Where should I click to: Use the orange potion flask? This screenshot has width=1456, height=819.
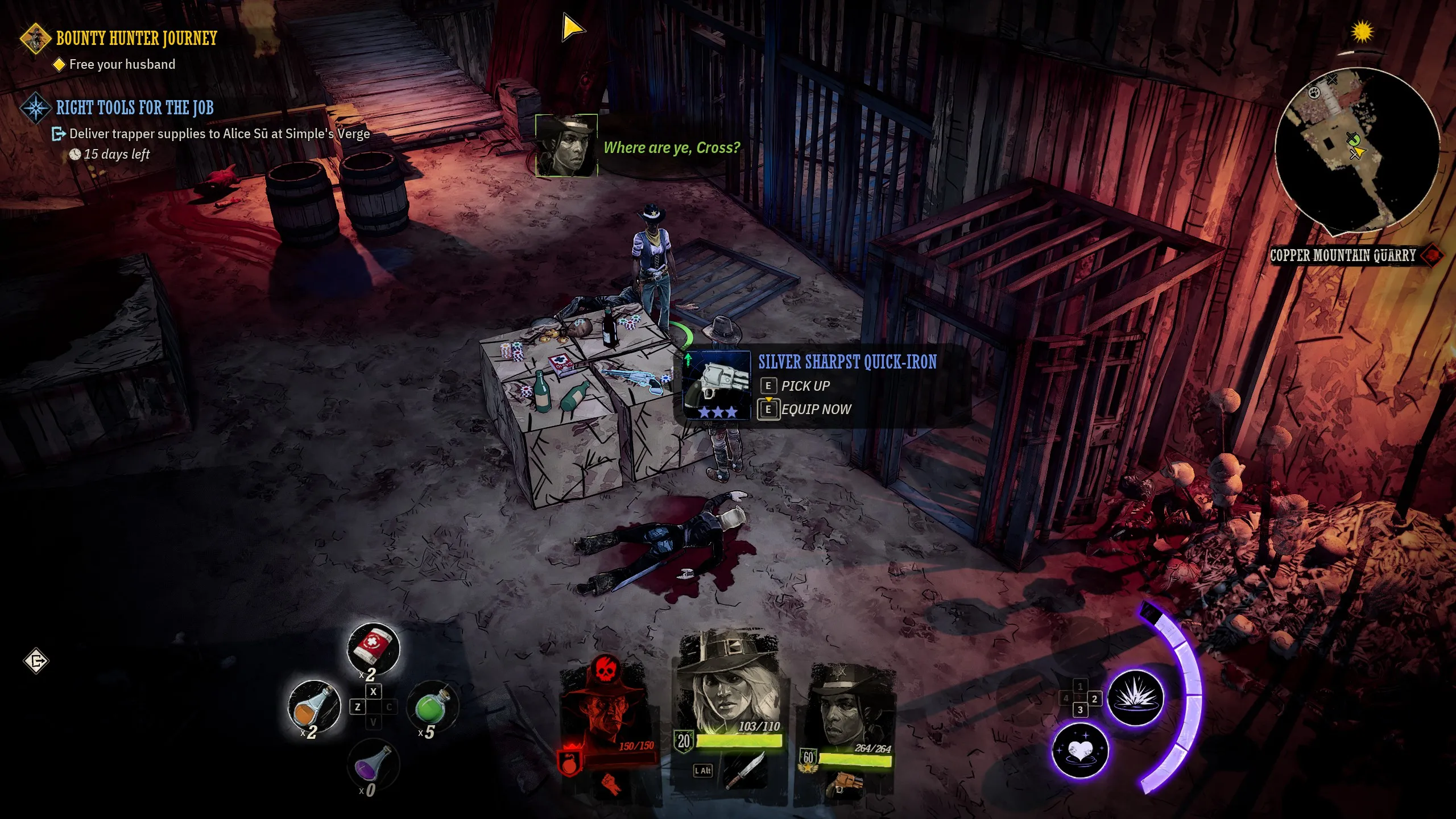pyautogui.click(x=314, y=706)
